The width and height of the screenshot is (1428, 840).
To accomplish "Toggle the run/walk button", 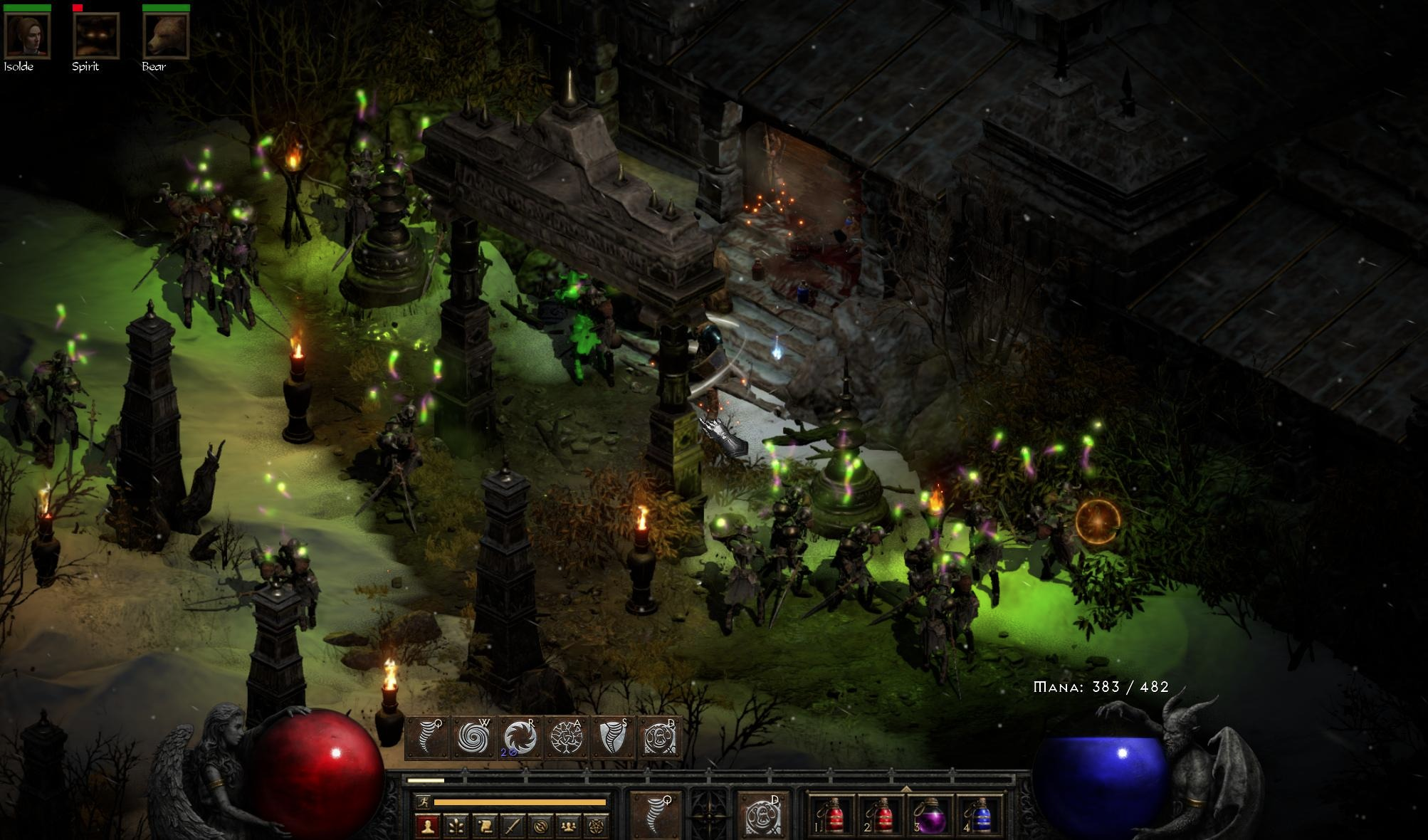I will coord(424,802).
